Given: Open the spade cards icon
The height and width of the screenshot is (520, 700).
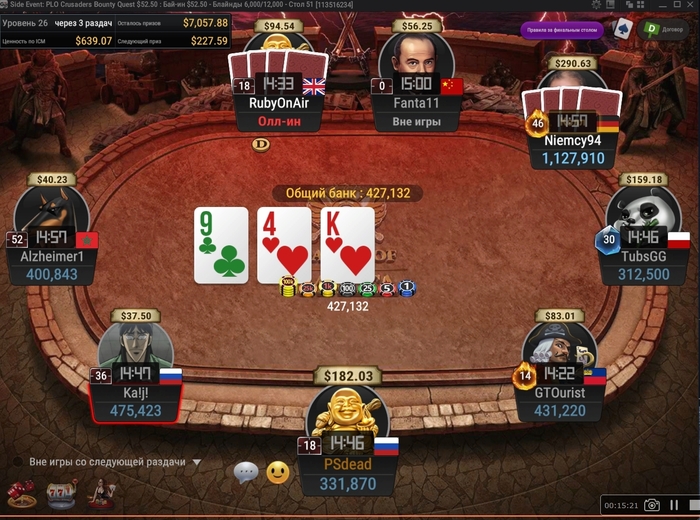Looking at the screenshot, I should tap(623, 27).
